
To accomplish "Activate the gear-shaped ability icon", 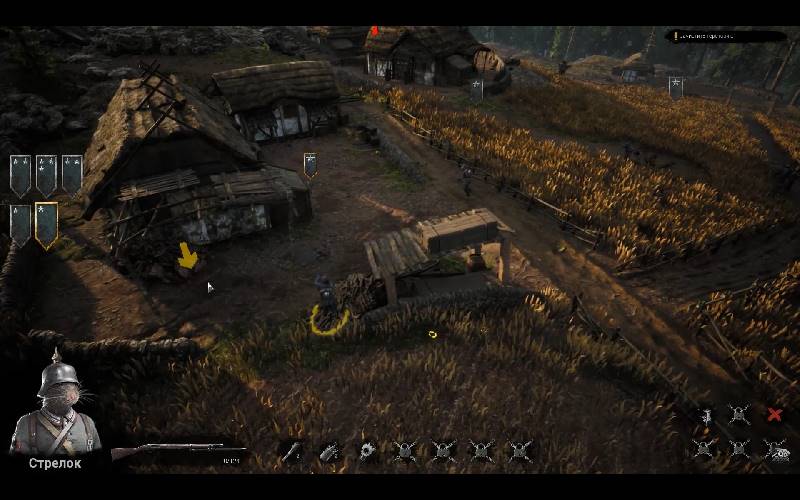I will tap(367, 451).
